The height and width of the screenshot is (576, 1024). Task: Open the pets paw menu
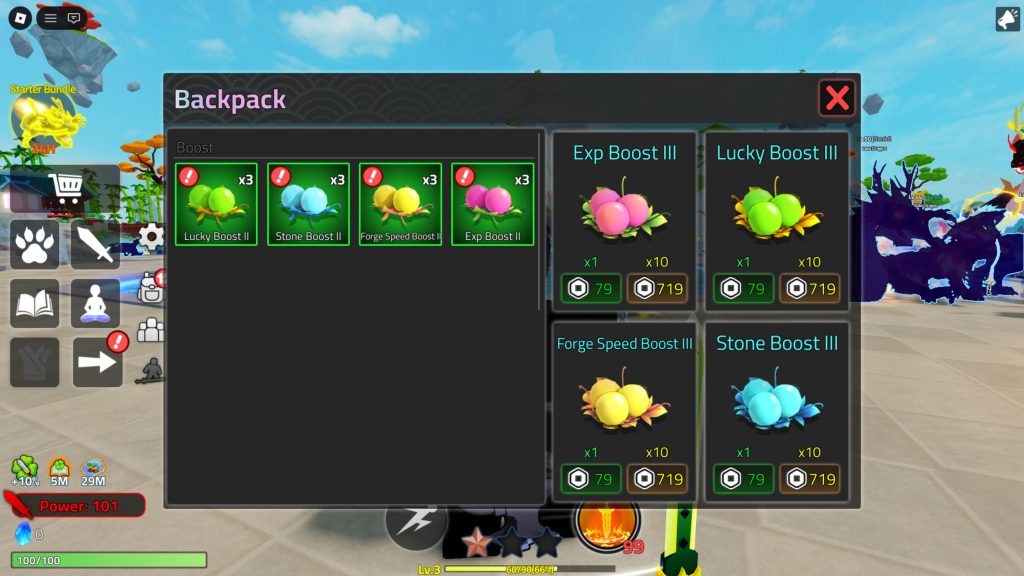35,245
